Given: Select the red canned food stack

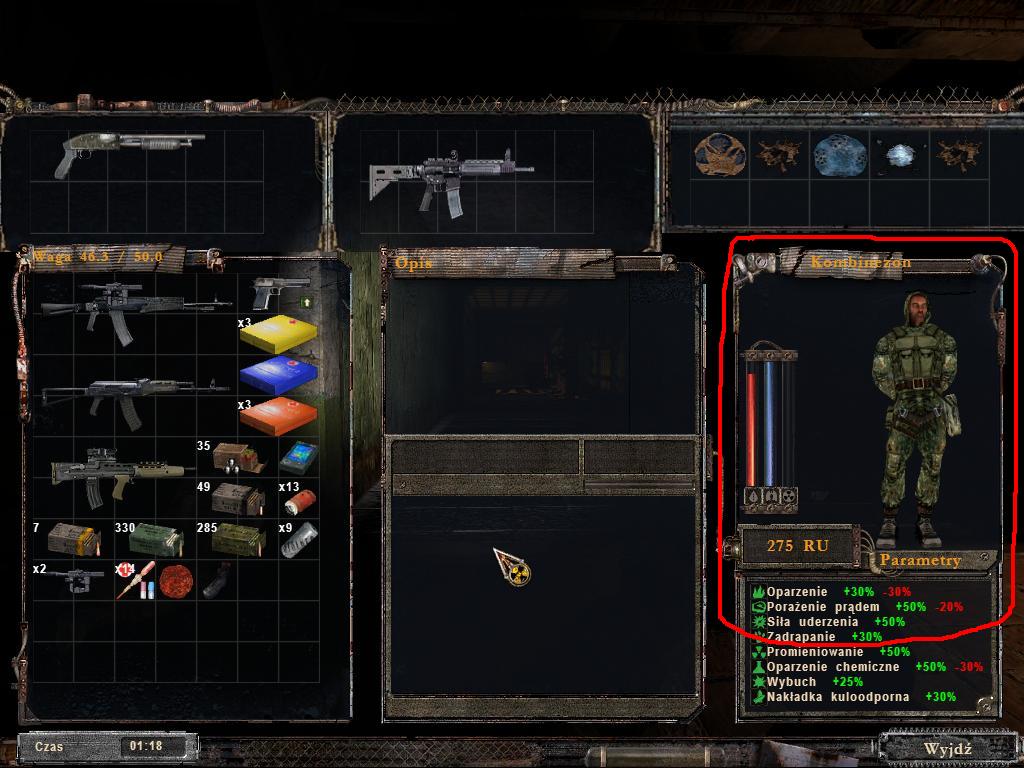Looking at the screenshot, I should pos(296,498).
